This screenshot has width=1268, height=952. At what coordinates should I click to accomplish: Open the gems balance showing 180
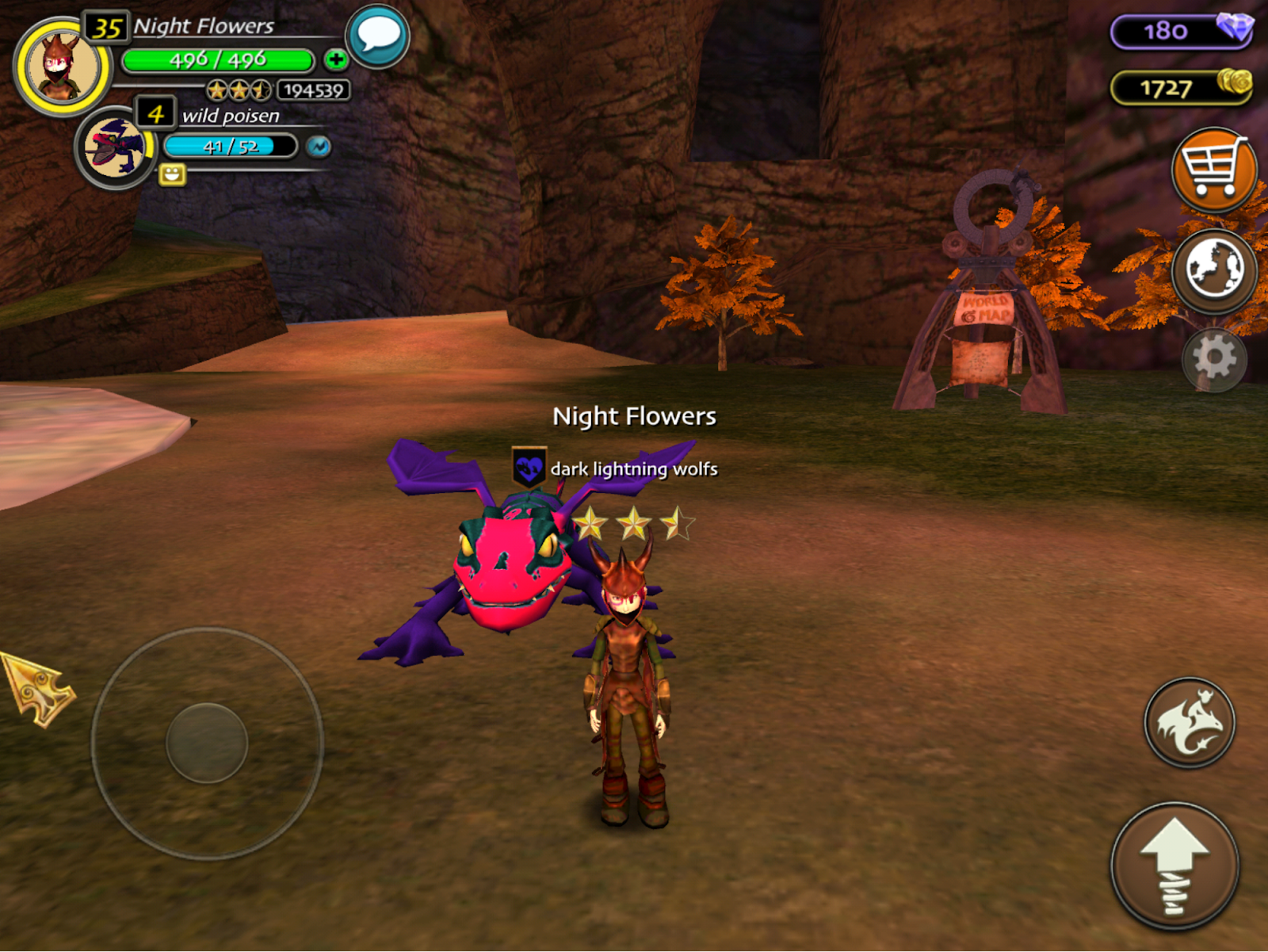1181,32
